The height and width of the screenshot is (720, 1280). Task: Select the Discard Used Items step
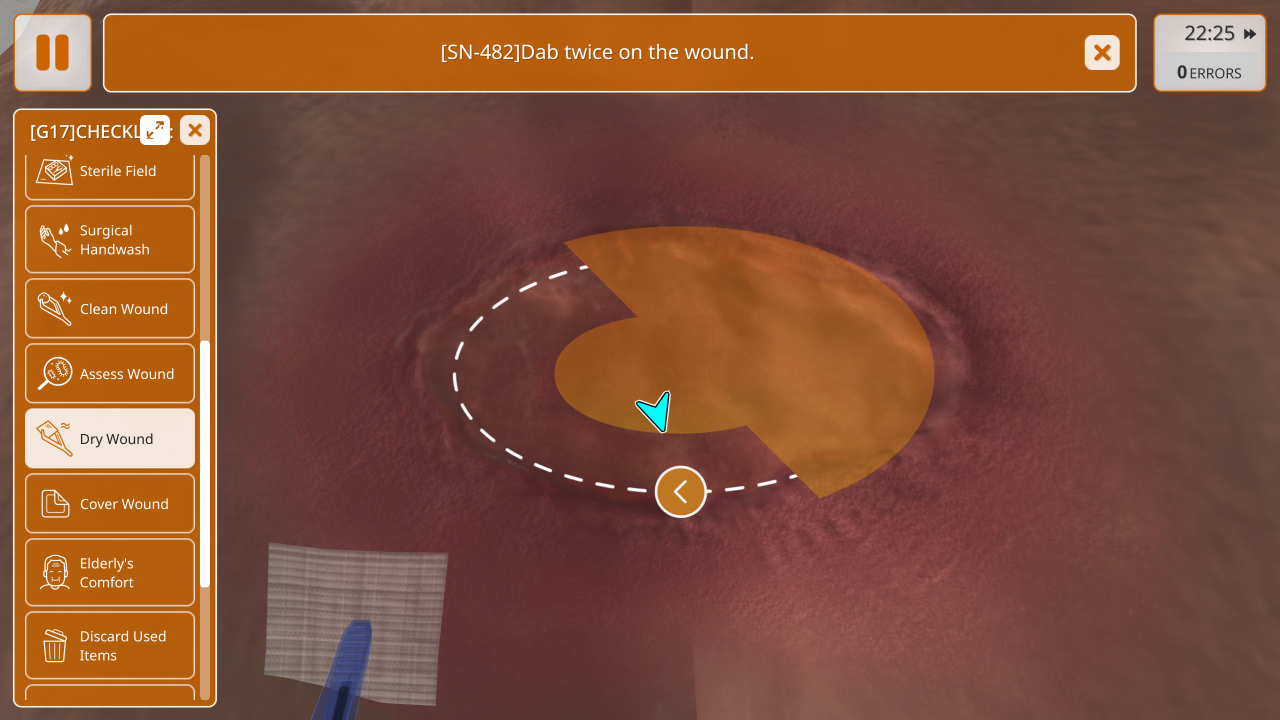[110, 646]
